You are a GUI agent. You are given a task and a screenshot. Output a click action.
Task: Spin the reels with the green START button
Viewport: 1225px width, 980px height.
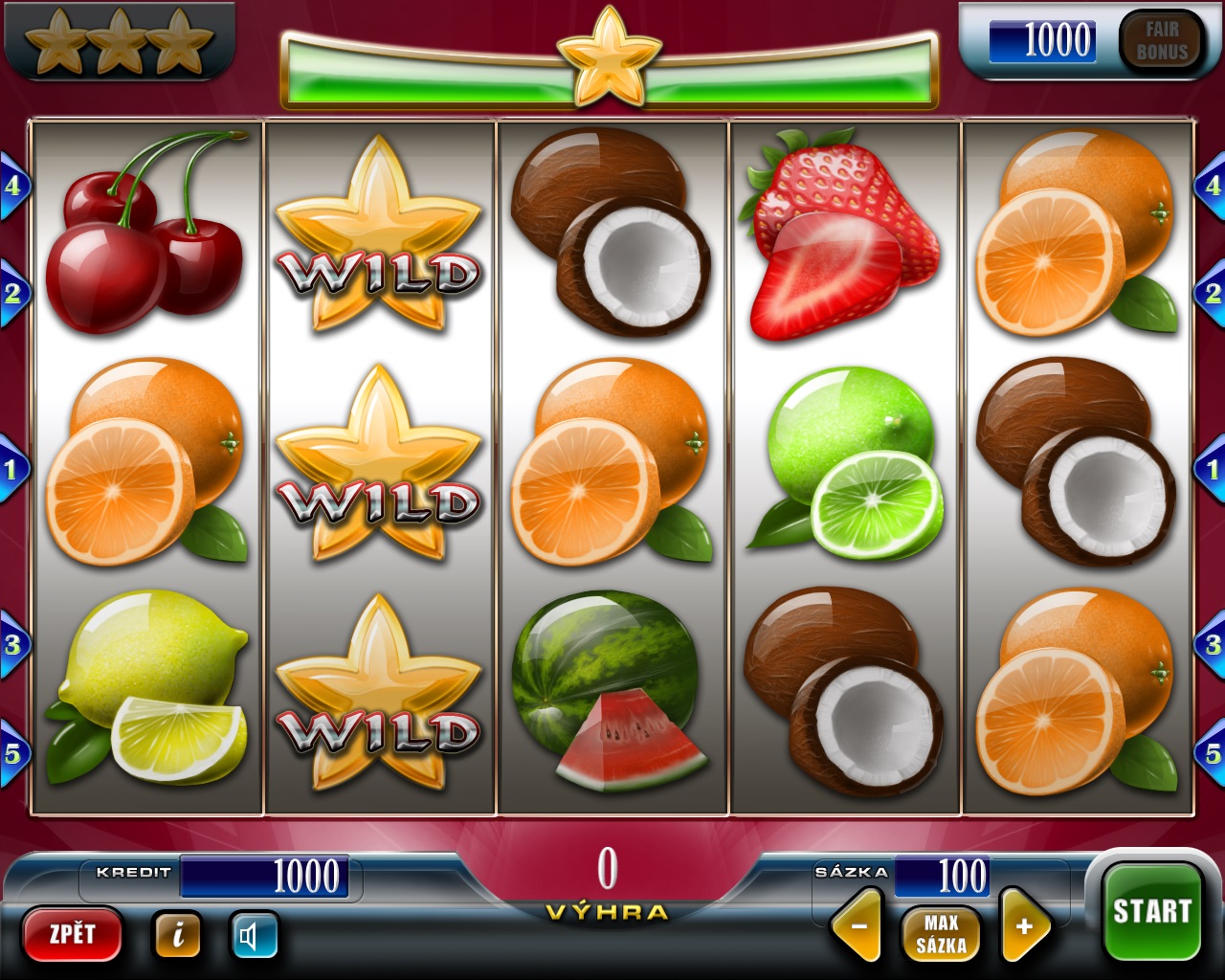(1151, 911)
